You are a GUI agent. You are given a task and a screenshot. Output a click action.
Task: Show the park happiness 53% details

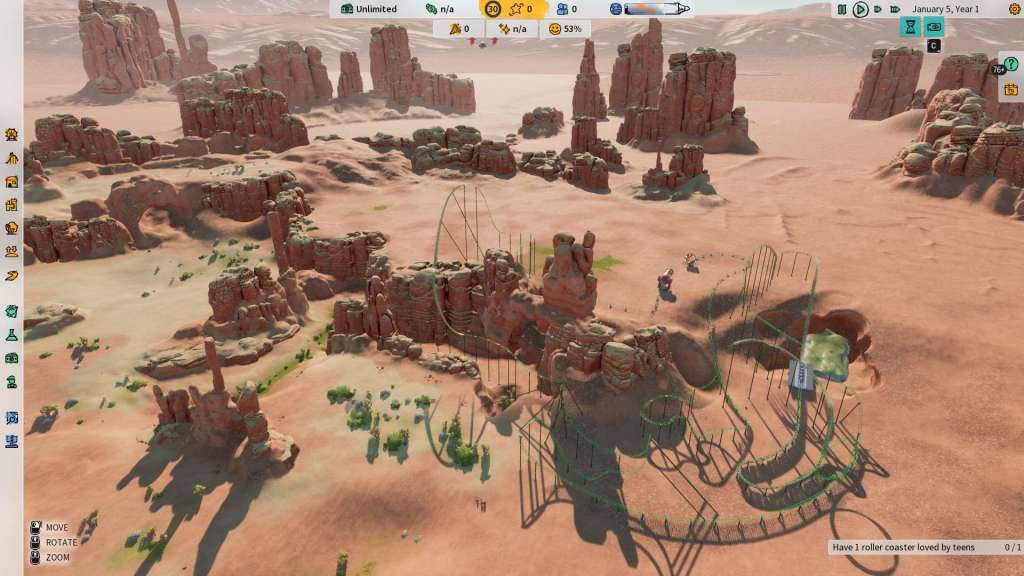pos(565,29)
